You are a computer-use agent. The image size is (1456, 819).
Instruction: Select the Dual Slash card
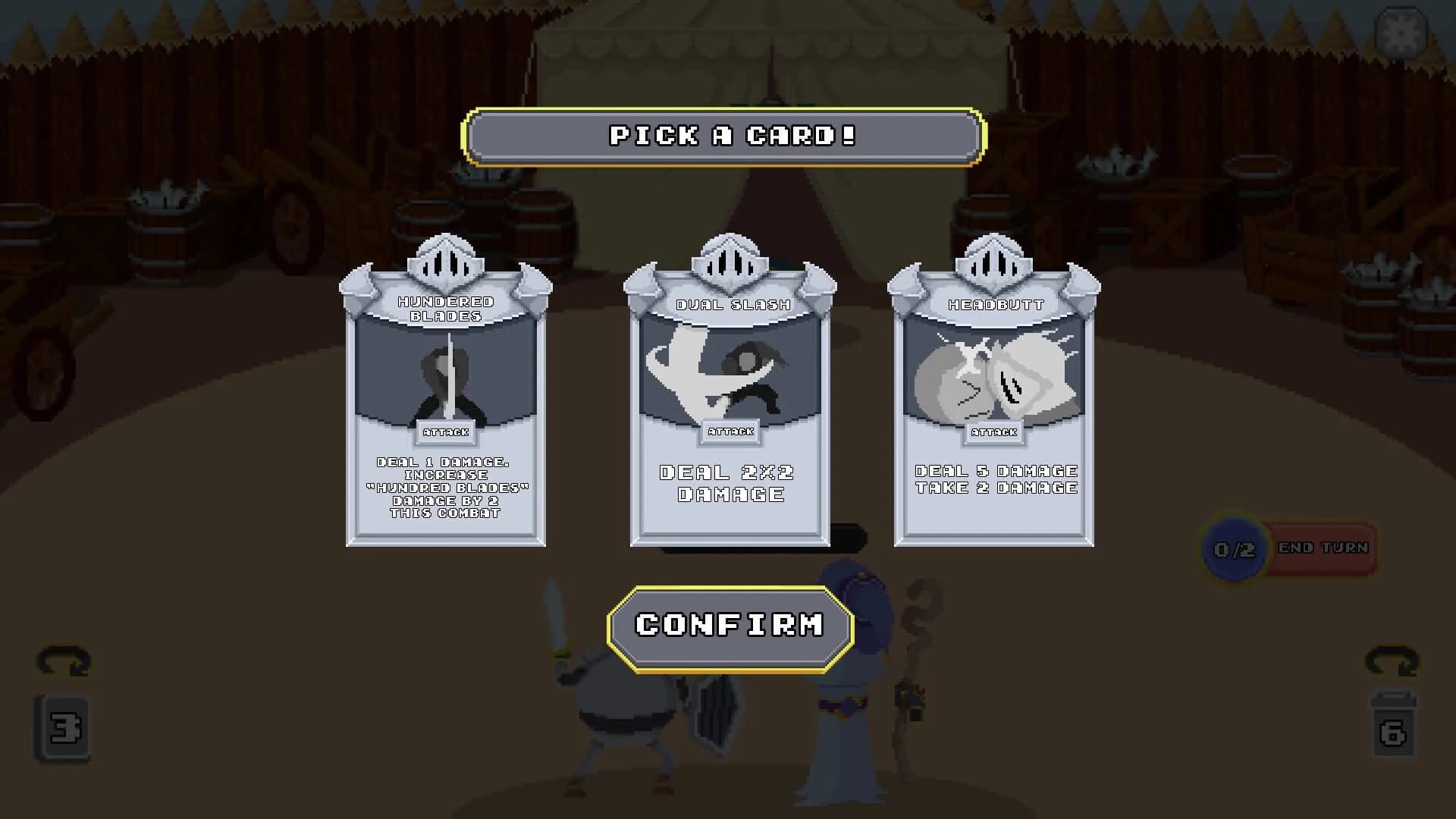click(730, 409)
